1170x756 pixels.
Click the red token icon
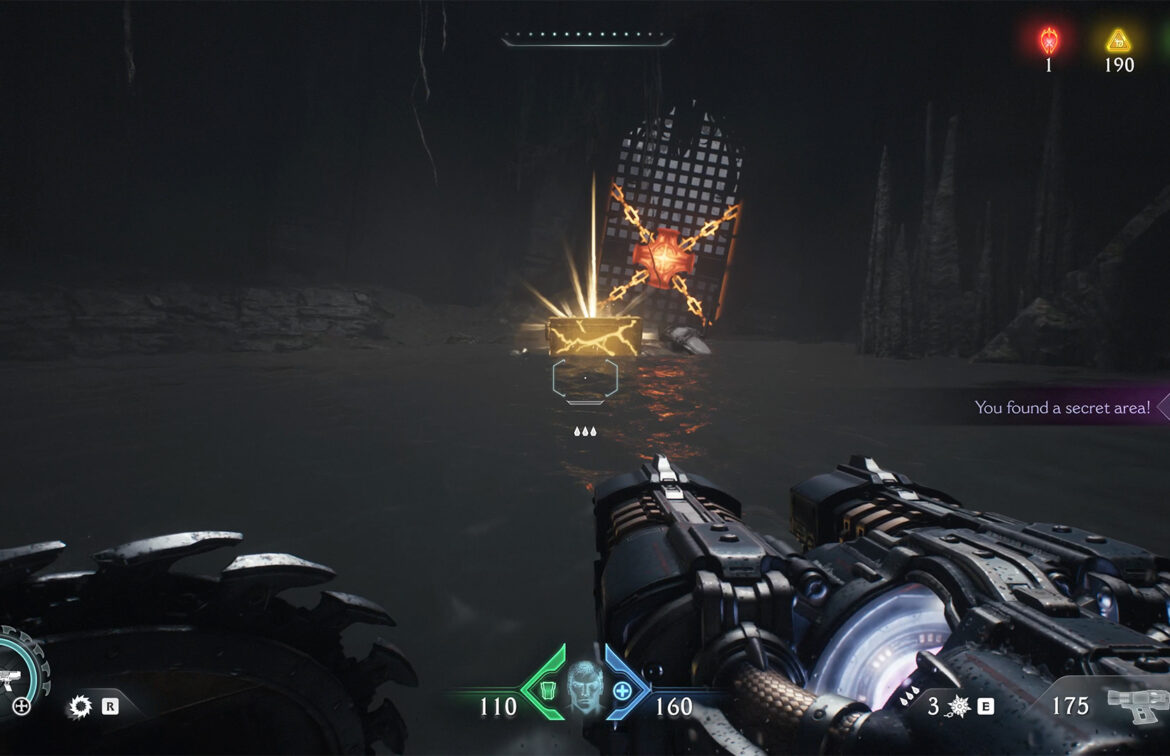coord(1049,41)
